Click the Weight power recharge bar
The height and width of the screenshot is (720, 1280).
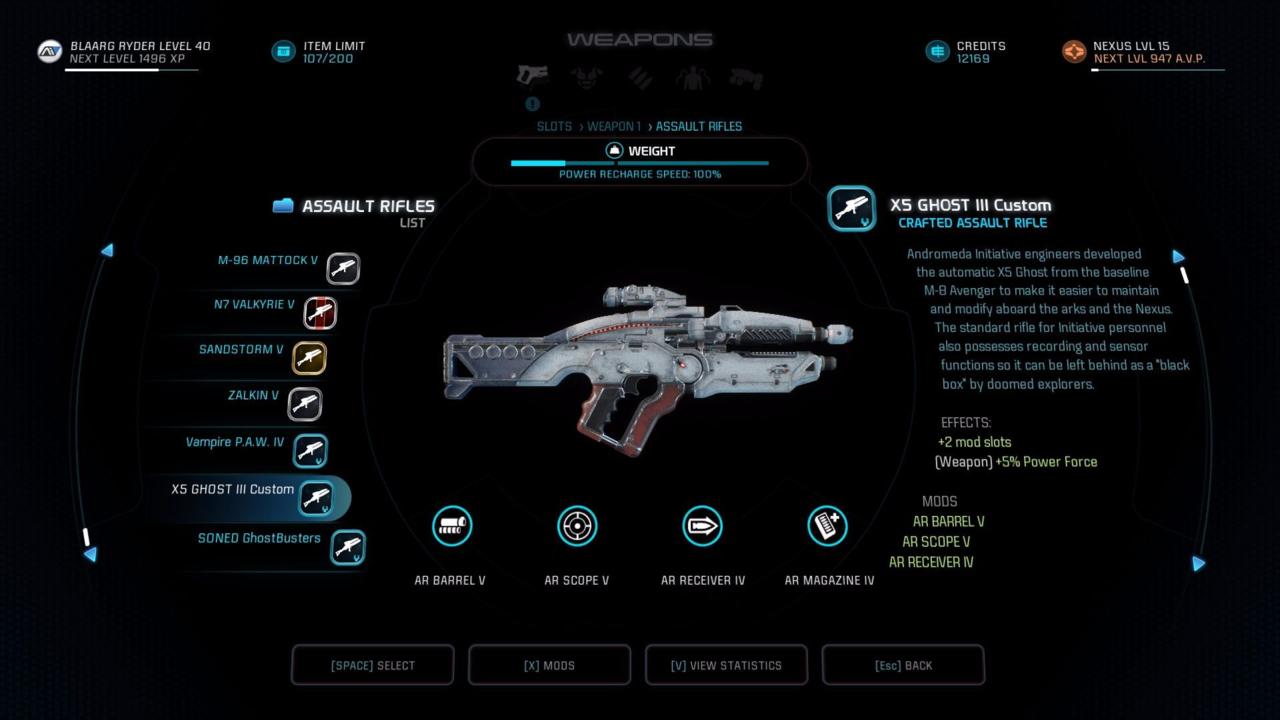click(x=640, y=162)
